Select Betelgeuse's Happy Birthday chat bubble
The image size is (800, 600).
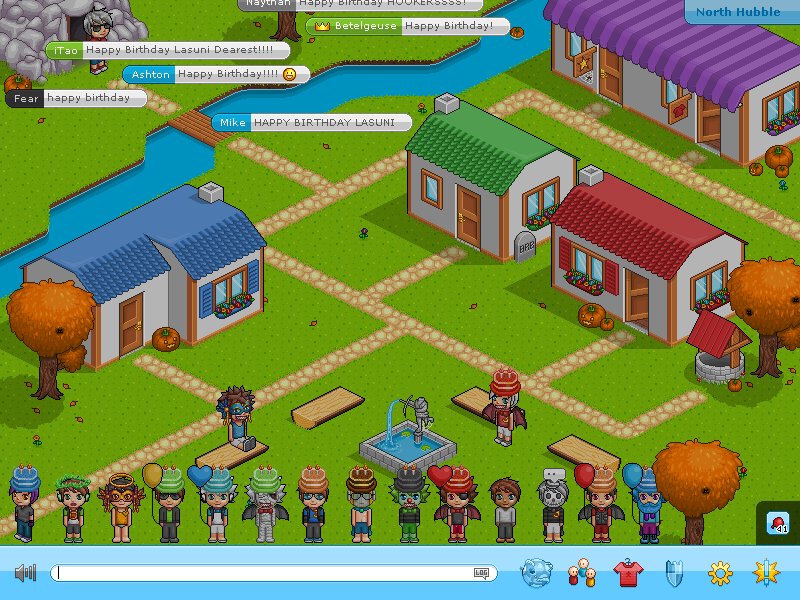point(408,26)
